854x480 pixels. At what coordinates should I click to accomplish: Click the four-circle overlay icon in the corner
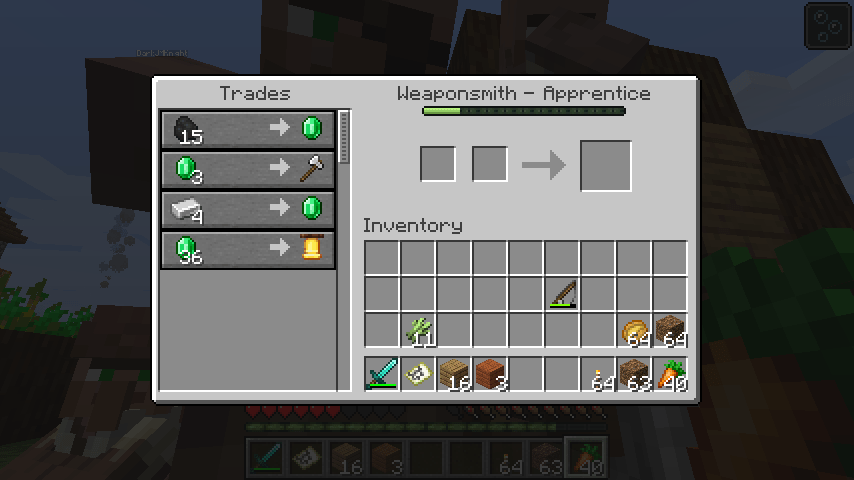coord(826,25)
